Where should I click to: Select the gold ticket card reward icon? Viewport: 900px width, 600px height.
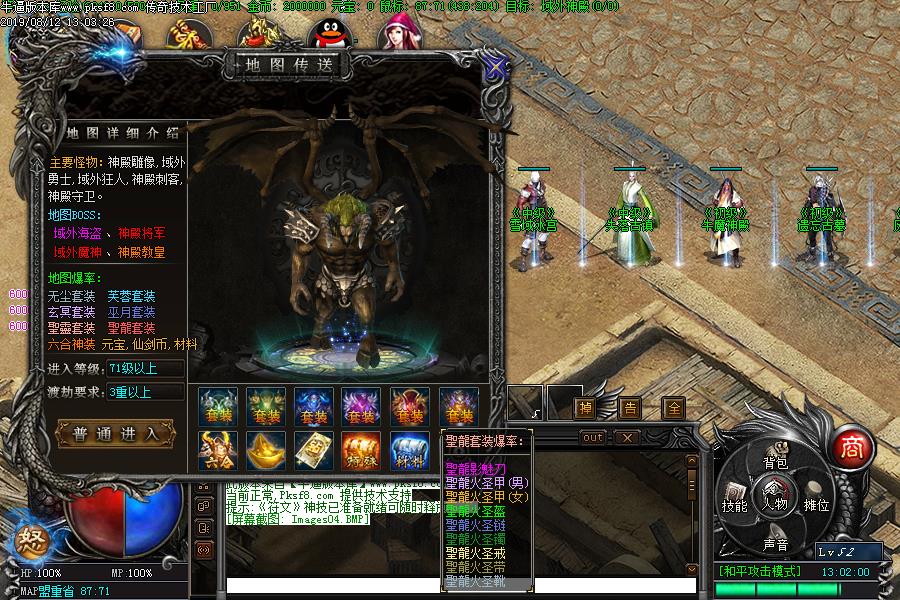(x=313, y=451)
